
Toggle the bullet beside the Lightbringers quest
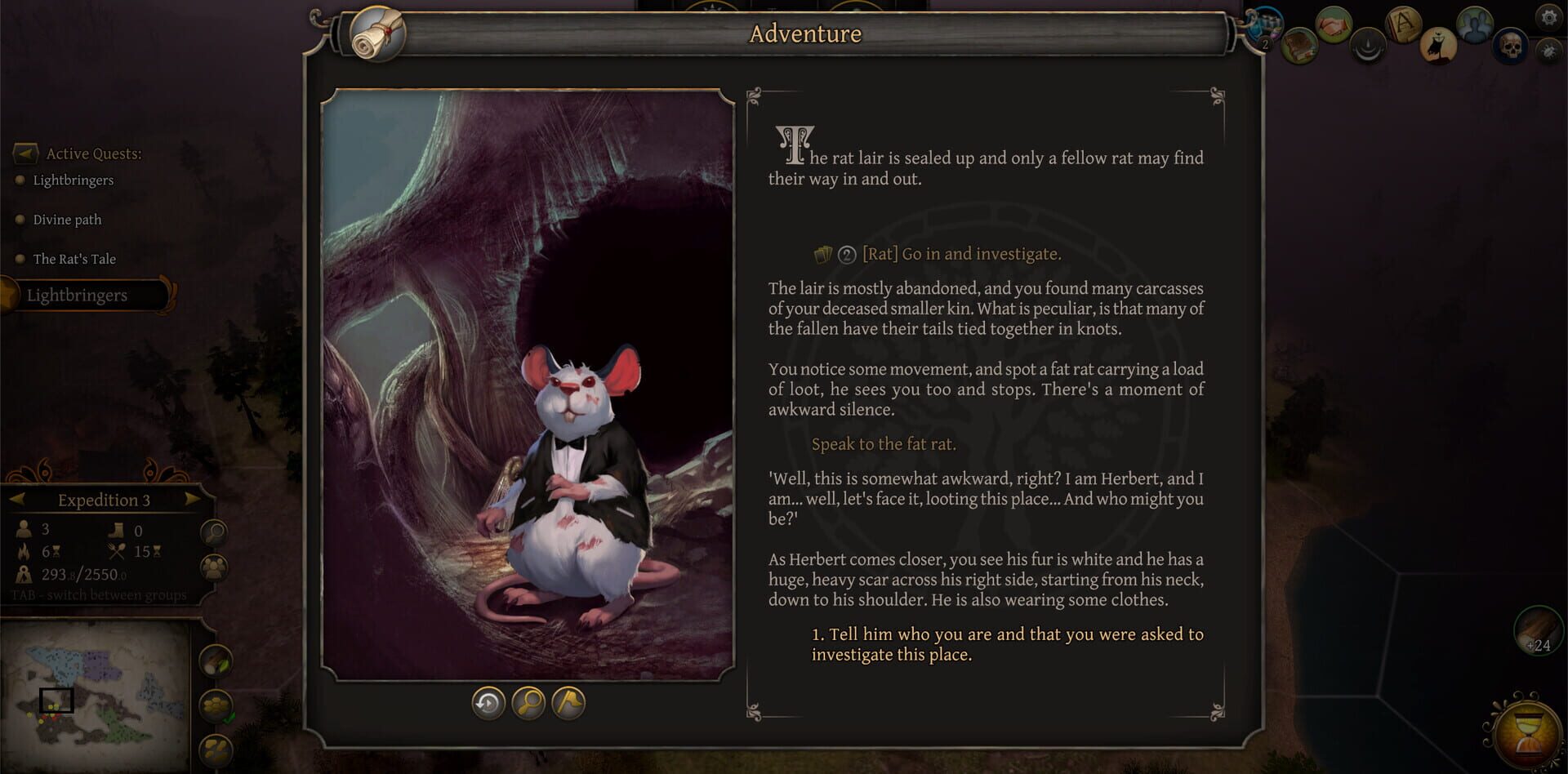pyautogui.click(x=19, y=180)
